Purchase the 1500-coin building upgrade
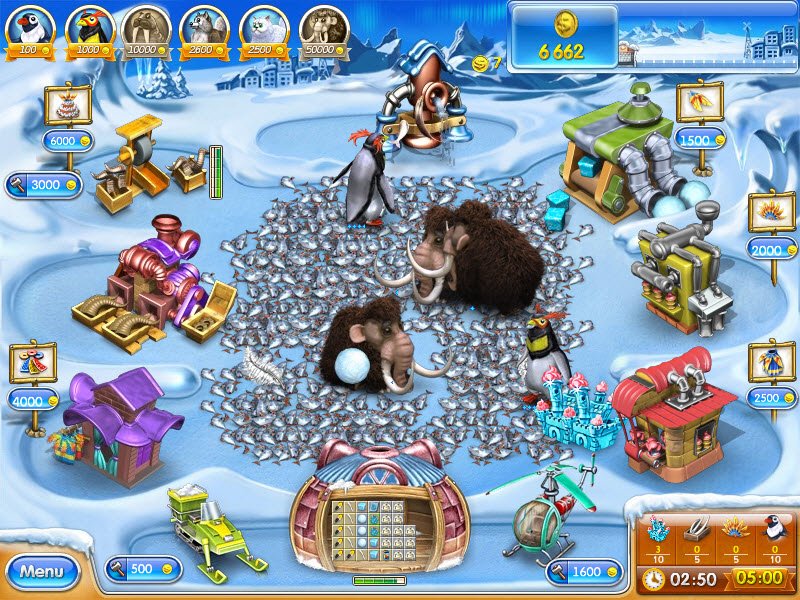Screen dimensions: 800x600 tap(700, 140)
